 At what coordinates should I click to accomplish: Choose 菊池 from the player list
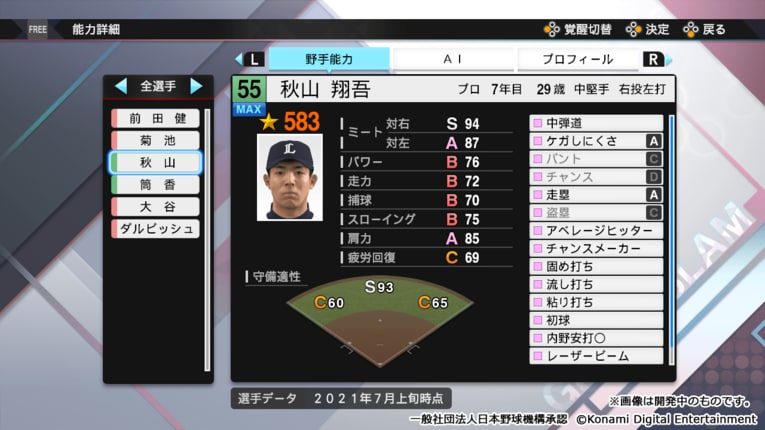[157, 141]
